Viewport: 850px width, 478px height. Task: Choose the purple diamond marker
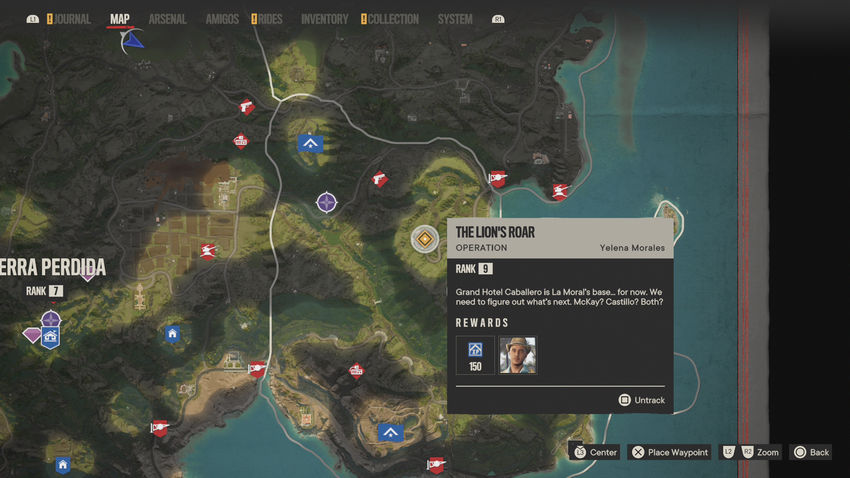pos(33,335)
